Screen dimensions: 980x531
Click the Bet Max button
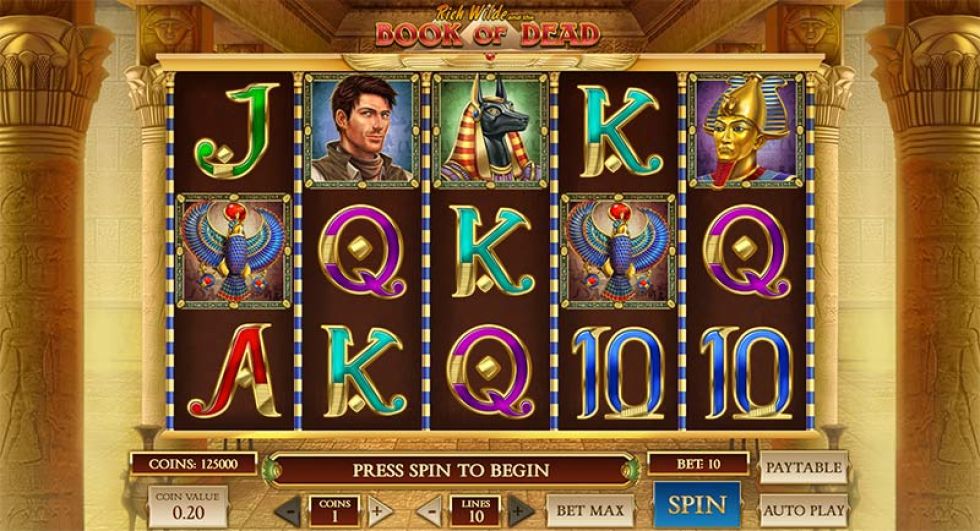point(590,510)
